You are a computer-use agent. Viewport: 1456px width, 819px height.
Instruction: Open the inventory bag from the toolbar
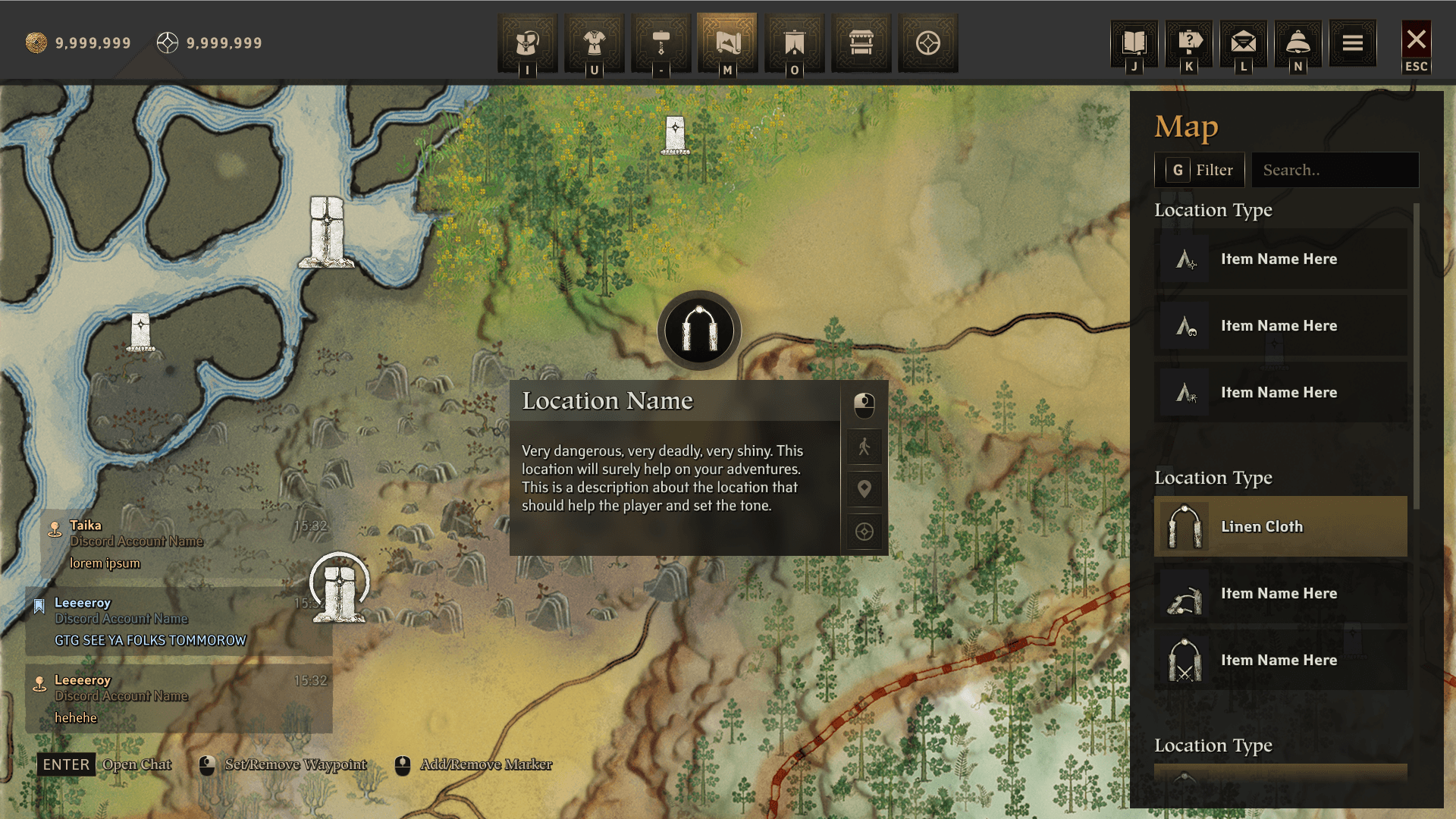coord(527,43)
